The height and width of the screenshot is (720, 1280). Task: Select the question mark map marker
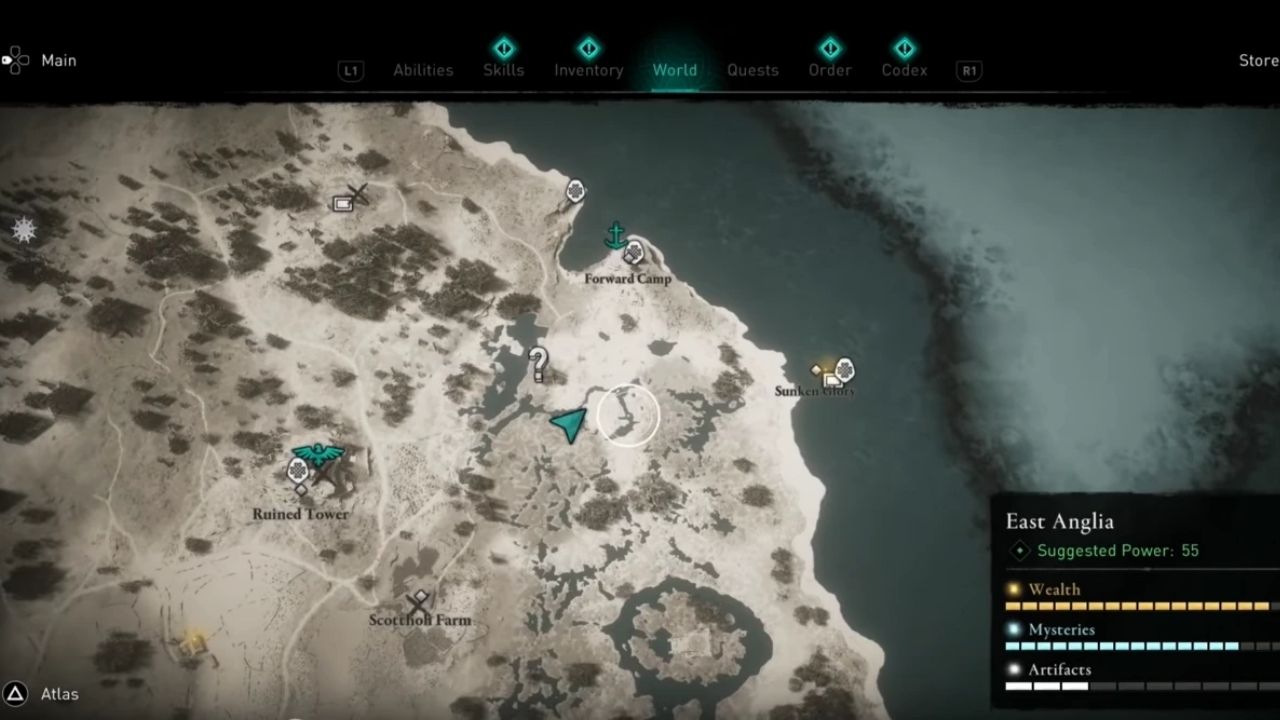click(x=539, y=364)
